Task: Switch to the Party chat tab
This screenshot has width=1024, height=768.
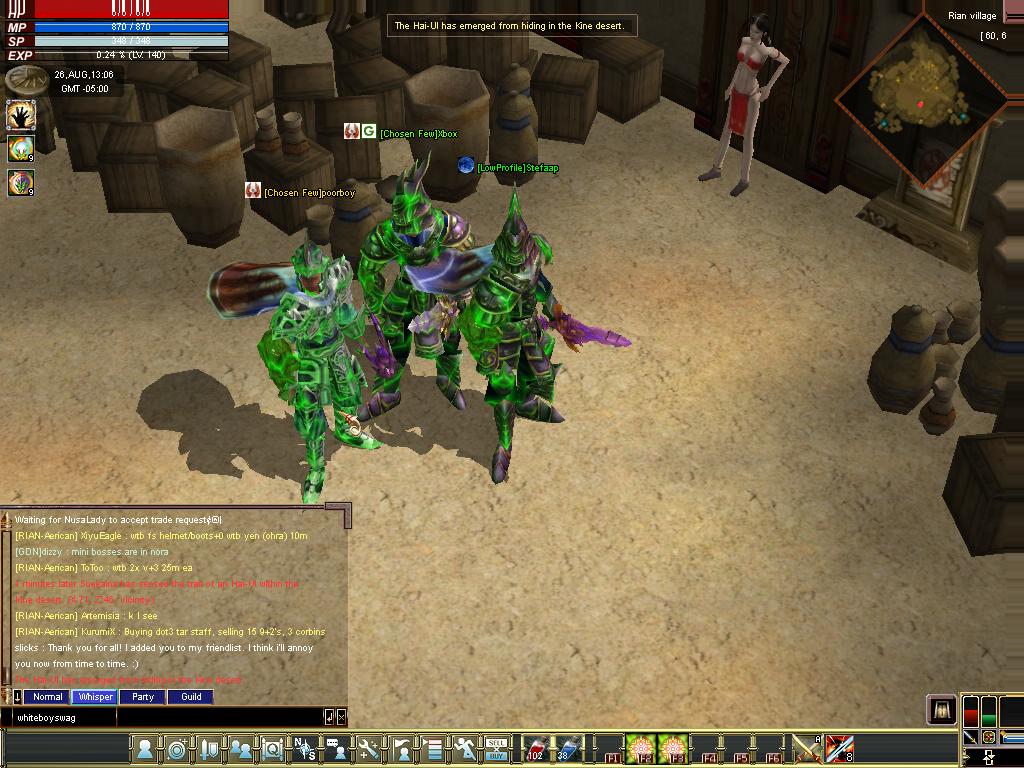Action: click(143, 697)
